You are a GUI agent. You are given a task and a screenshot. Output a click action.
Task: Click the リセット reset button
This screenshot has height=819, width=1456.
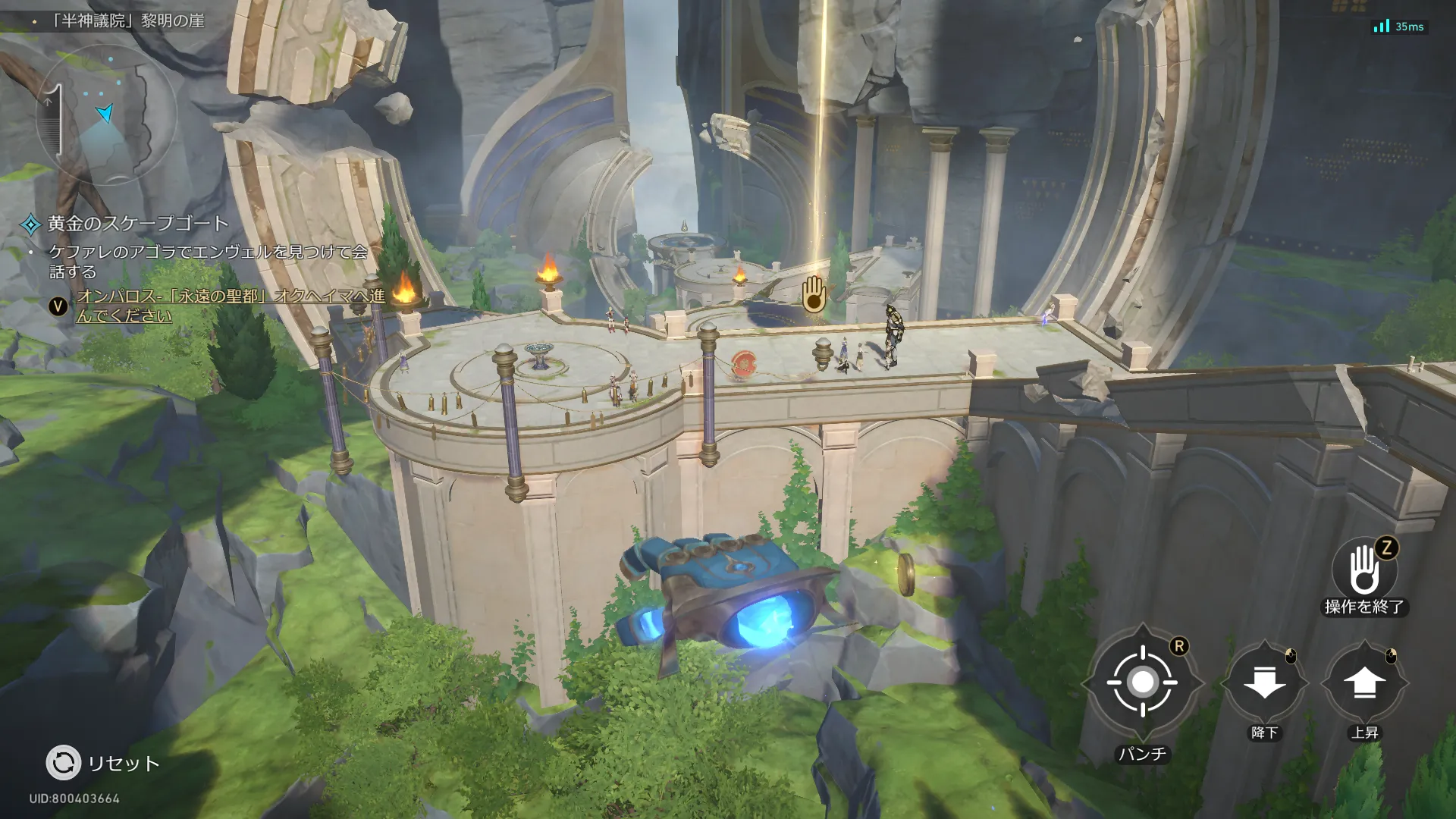coord(64,763)
